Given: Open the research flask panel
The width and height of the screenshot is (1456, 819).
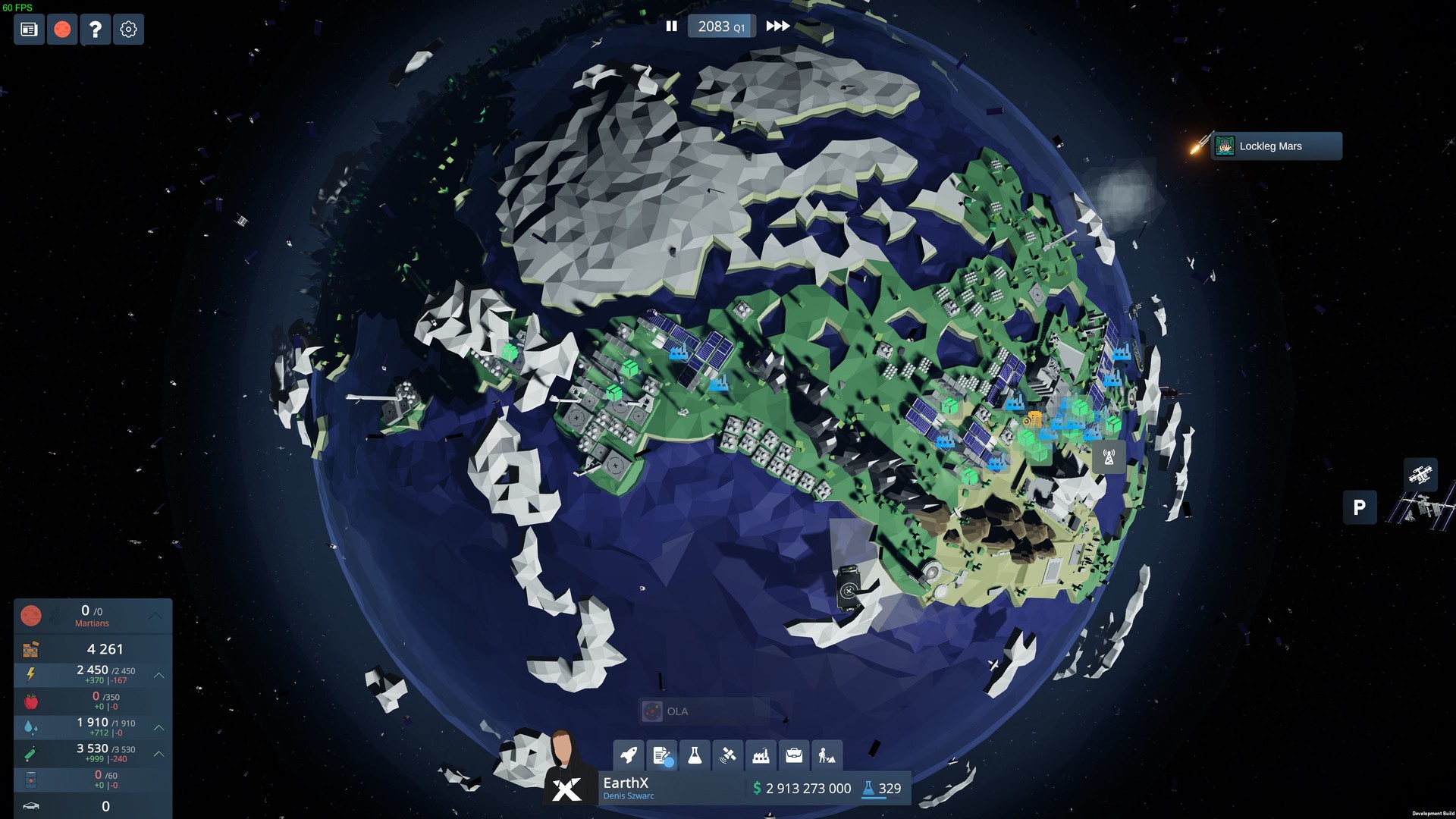Looking at the screenshot, I should click(695, 755).
